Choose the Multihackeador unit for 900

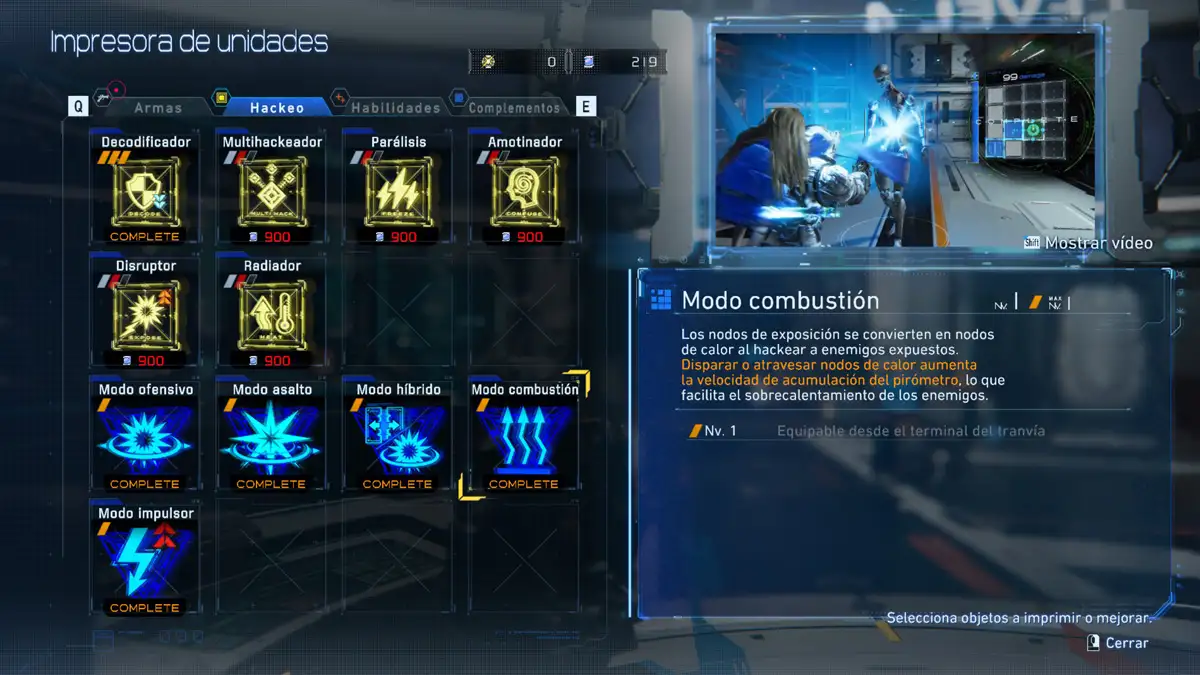point(271,190)
